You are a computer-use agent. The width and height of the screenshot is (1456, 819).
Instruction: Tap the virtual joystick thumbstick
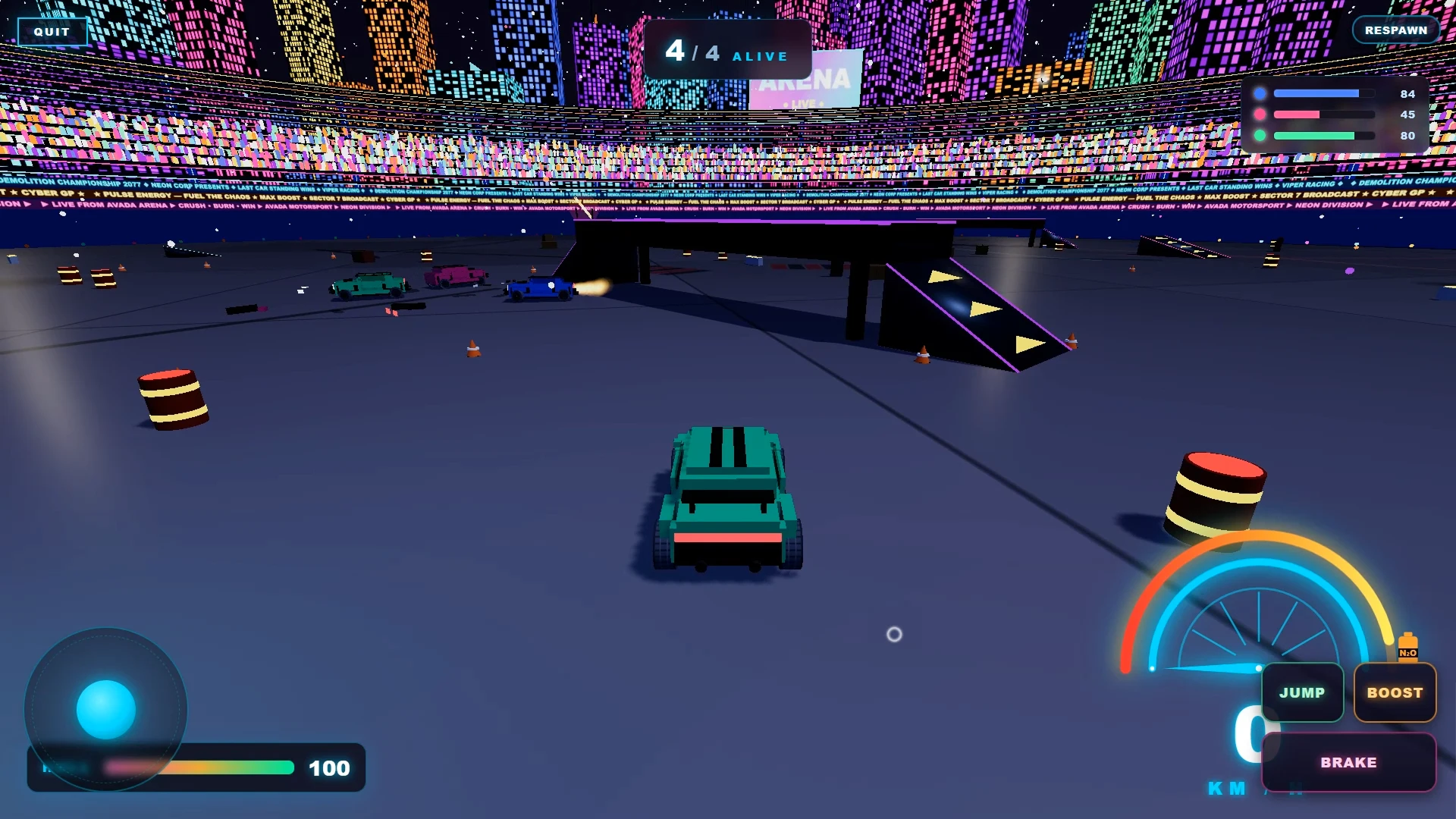(x=105, y=708)
